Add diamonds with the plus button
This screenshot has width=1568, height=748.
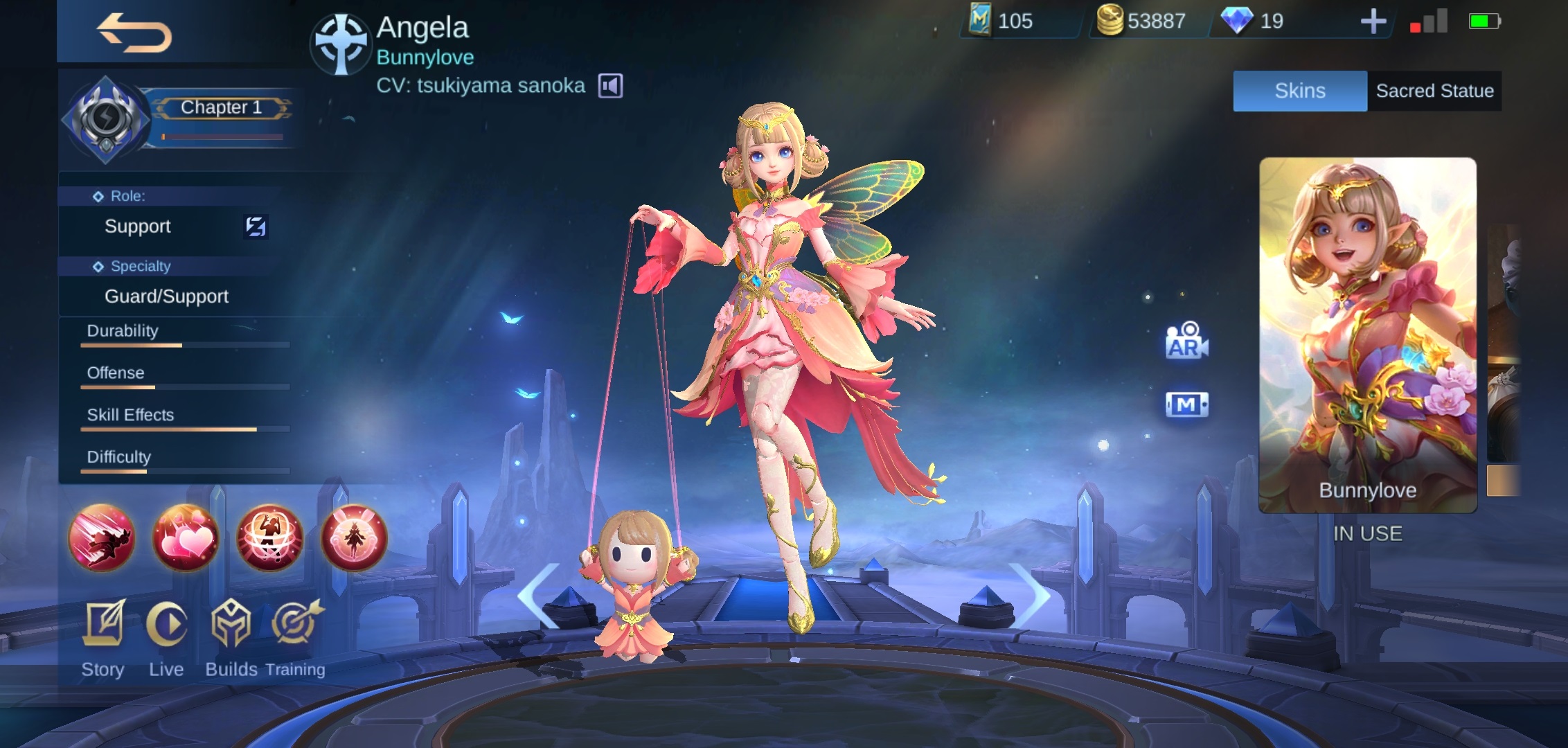coord(1373,22)
